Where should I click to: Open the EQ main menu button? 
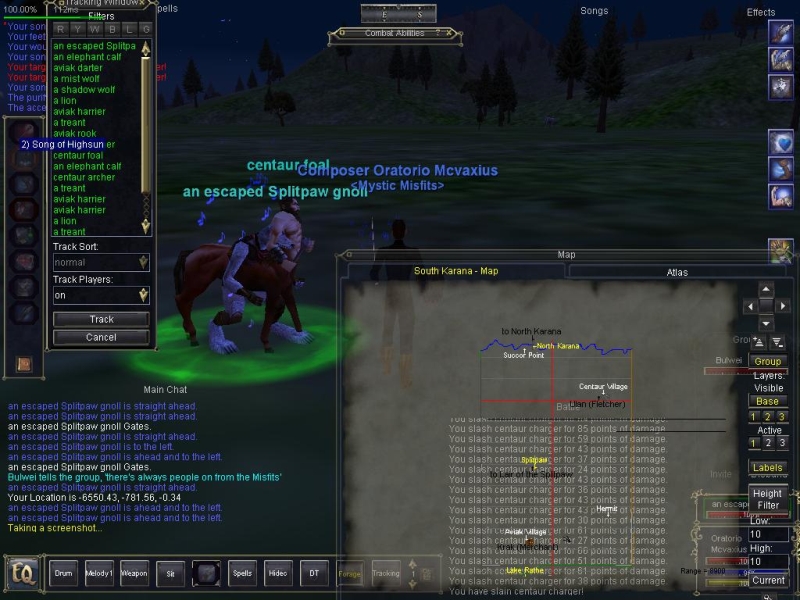click(x=22, y=574)
